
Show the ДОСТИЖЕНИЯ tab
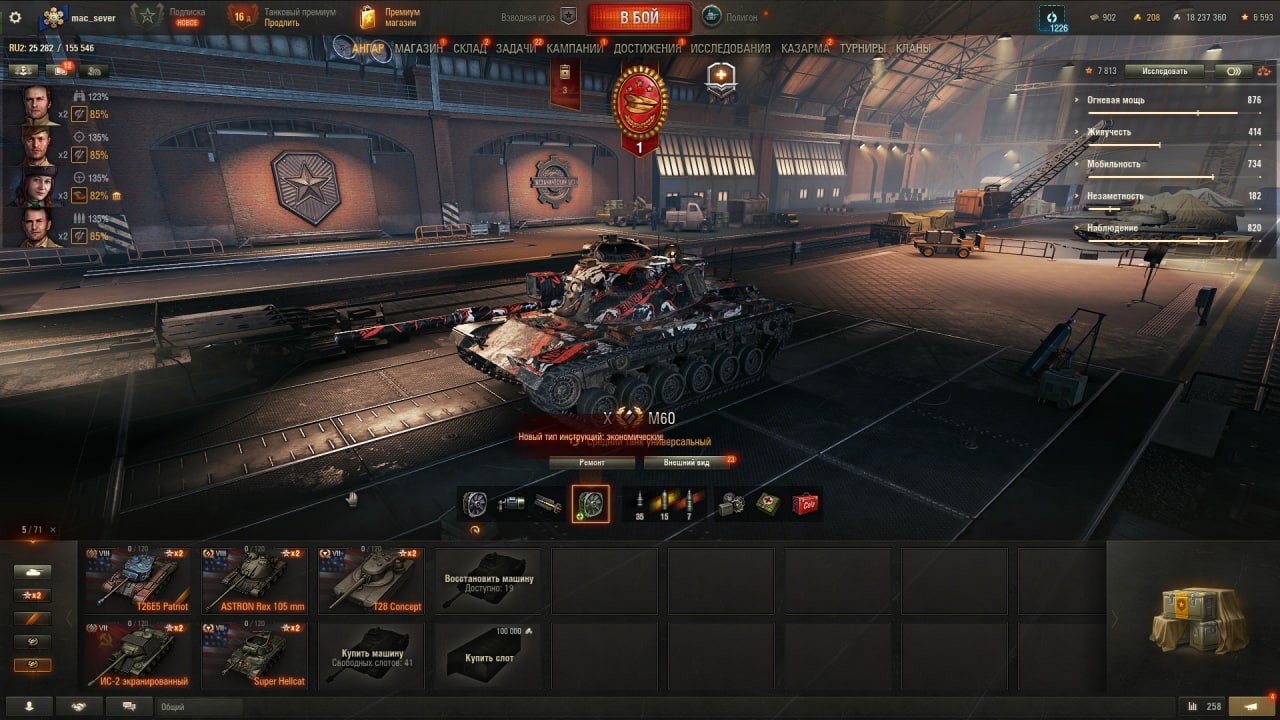click(x=648, y=48)
